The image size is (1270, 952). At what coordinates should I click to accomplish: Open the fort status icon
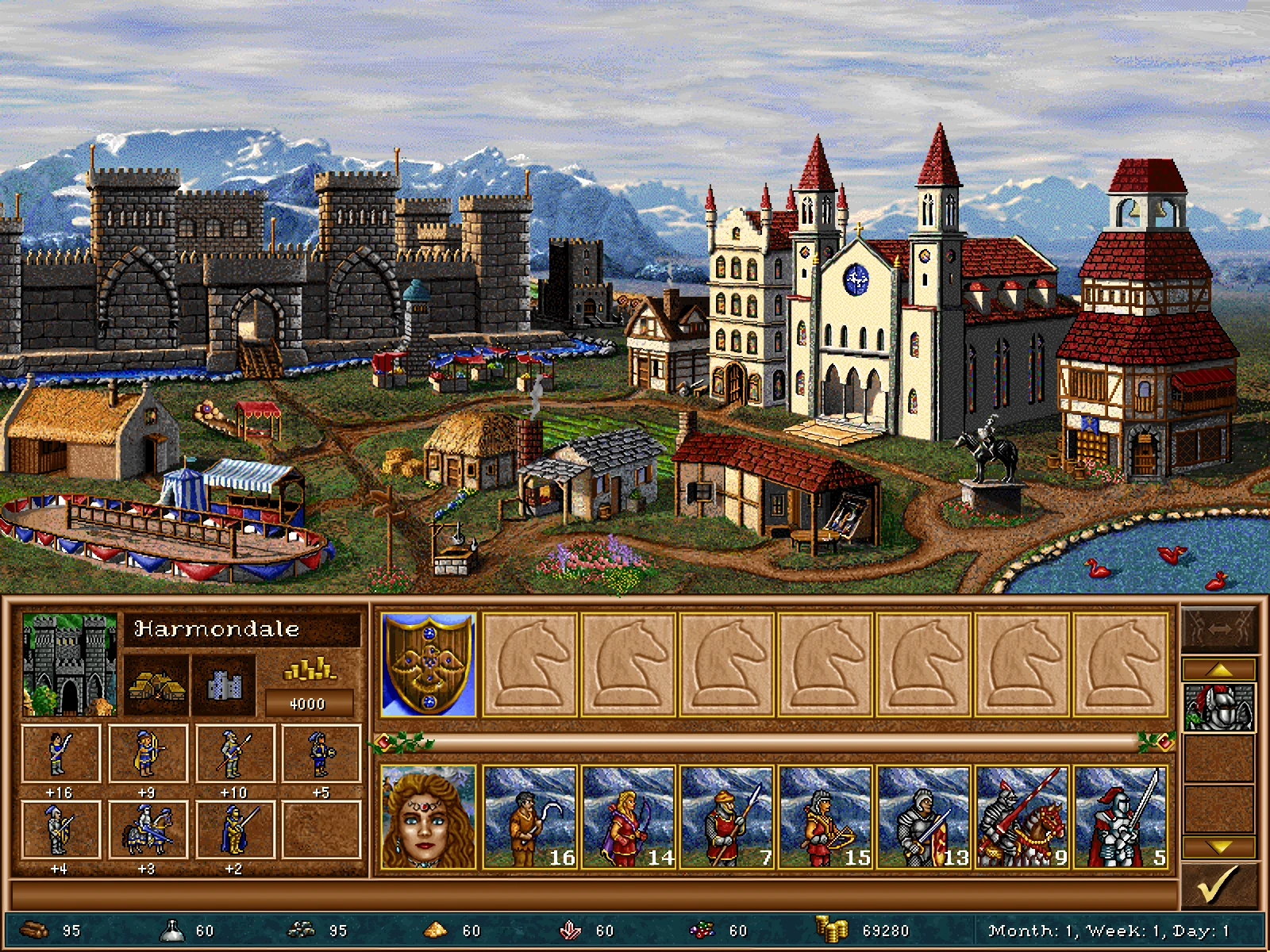tap(224, 685)
